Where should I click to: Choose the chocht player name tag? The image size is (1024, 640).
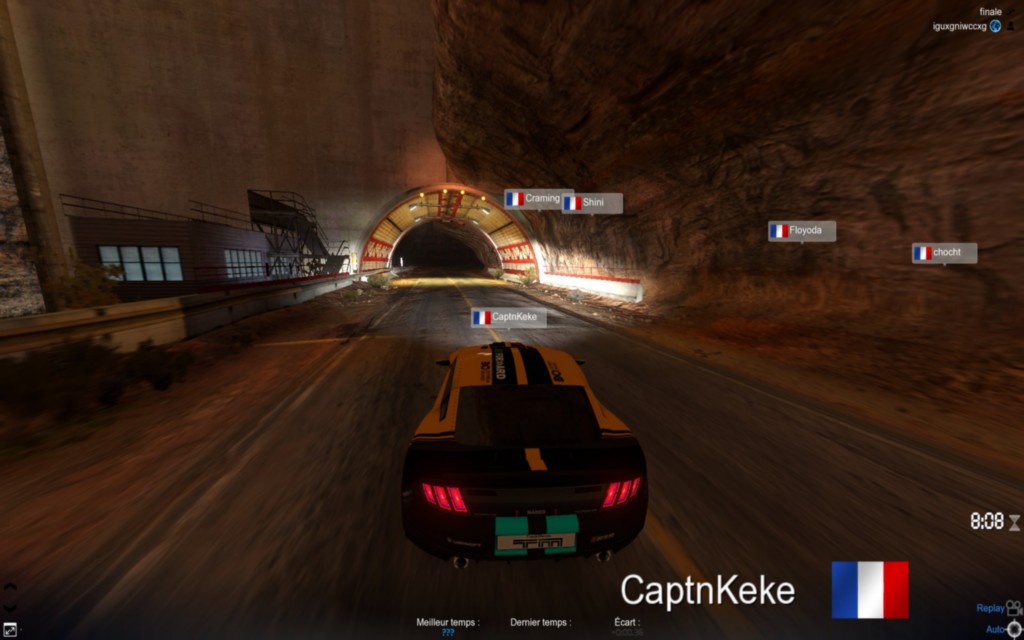click(x=944, y=253)
